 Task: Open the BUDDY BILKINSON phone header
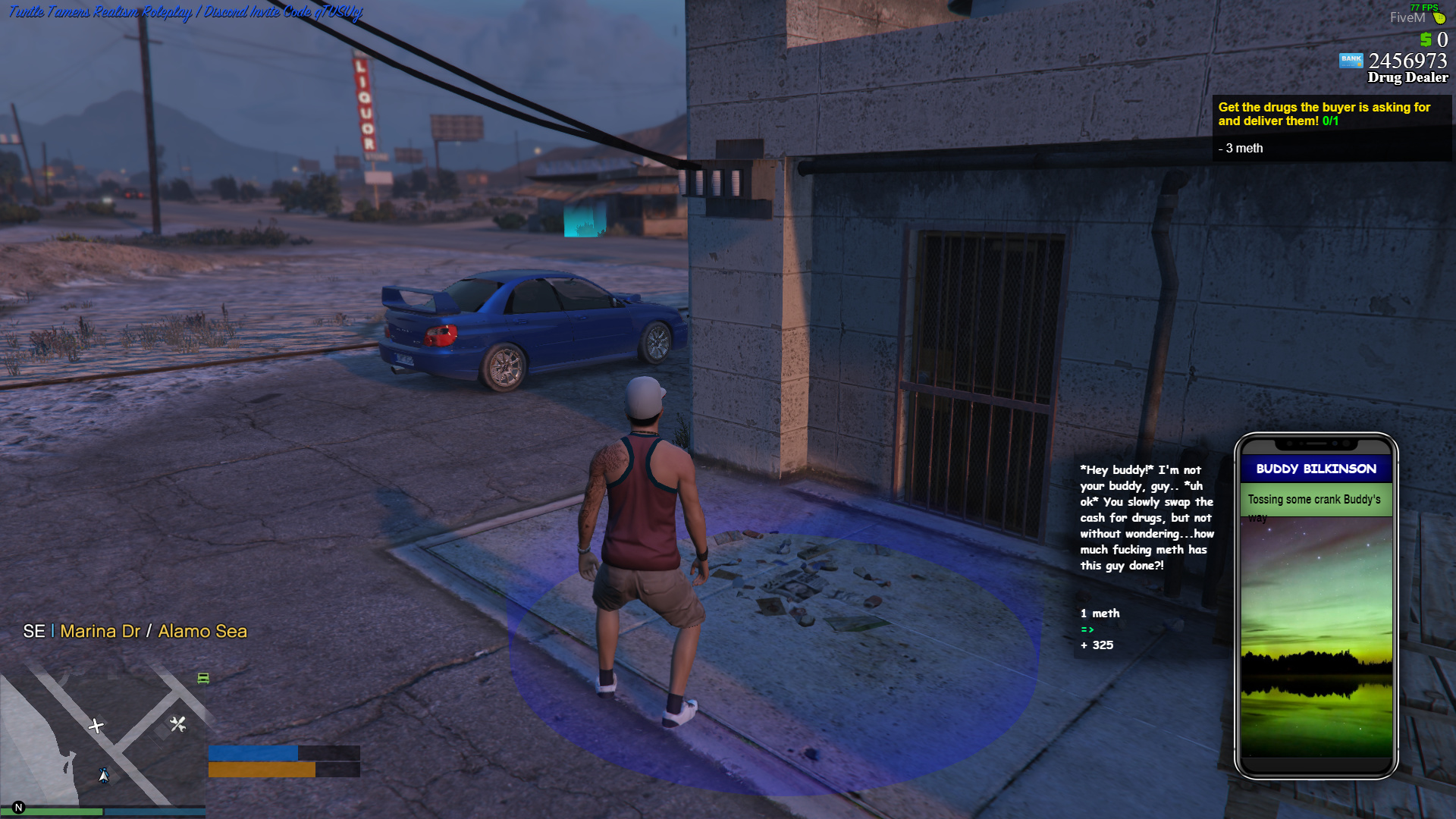click(1316, 469)
